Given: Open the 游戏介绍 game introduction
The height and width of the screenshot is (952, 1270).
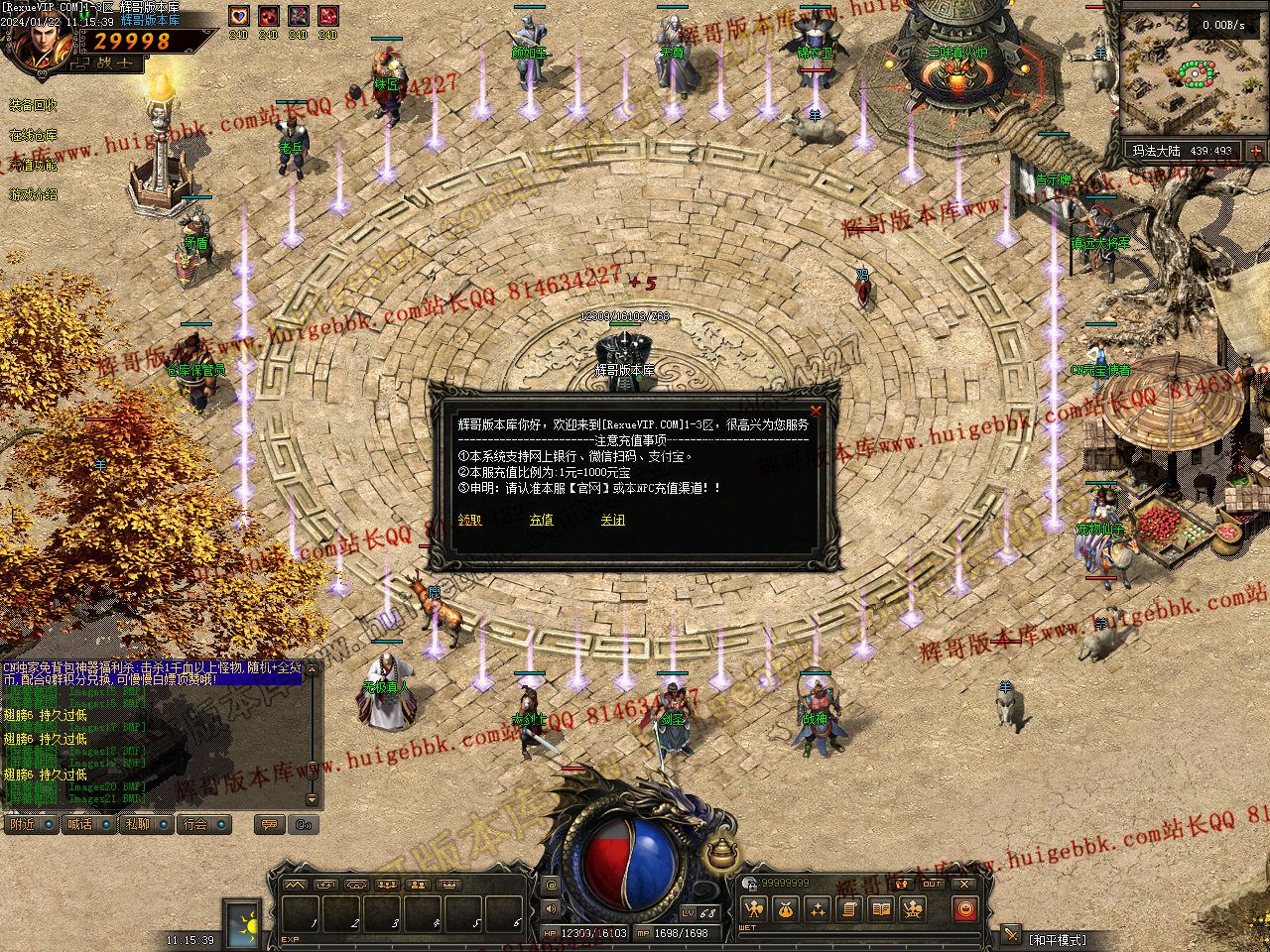Looking at the screenshot, I should [x=34, y=194].
